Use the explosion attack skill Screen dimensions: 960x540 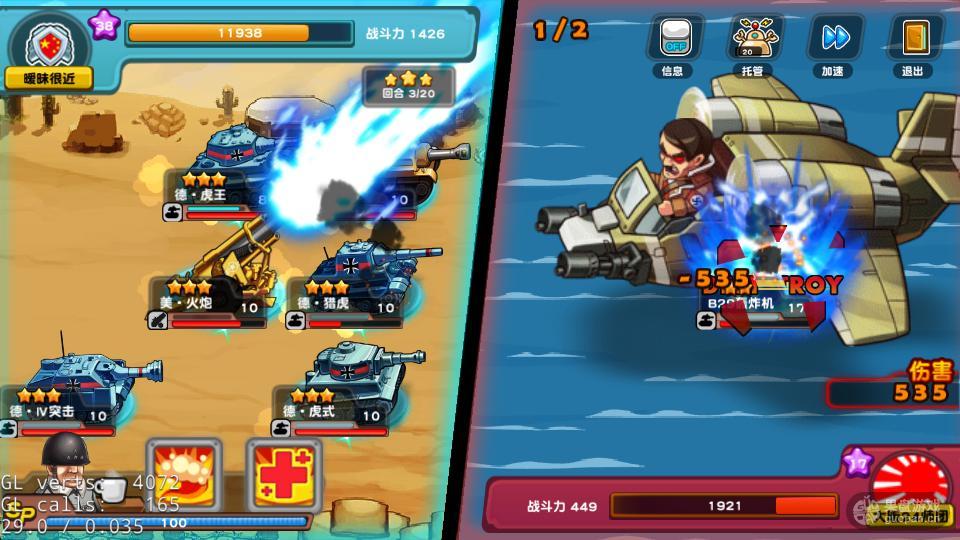tap(184, 471)
